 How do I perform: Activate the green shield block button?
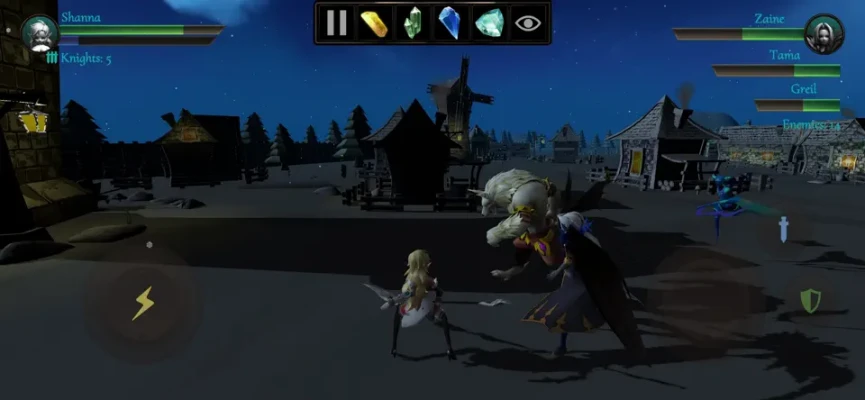809,300
